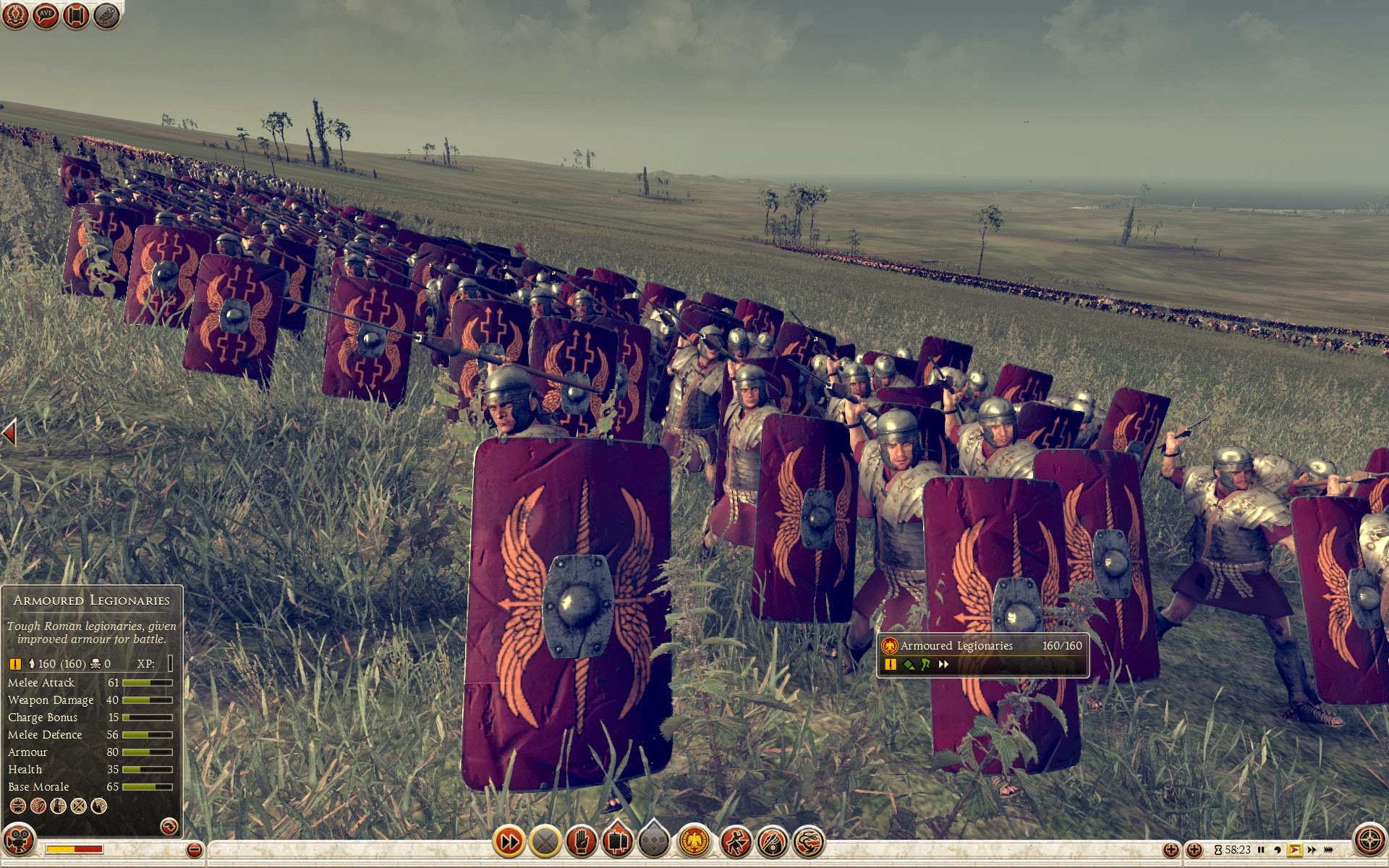This screenshot has height=868, width=1389.
Task: Set battle speed to normal play
Action: click(1295, 850)
